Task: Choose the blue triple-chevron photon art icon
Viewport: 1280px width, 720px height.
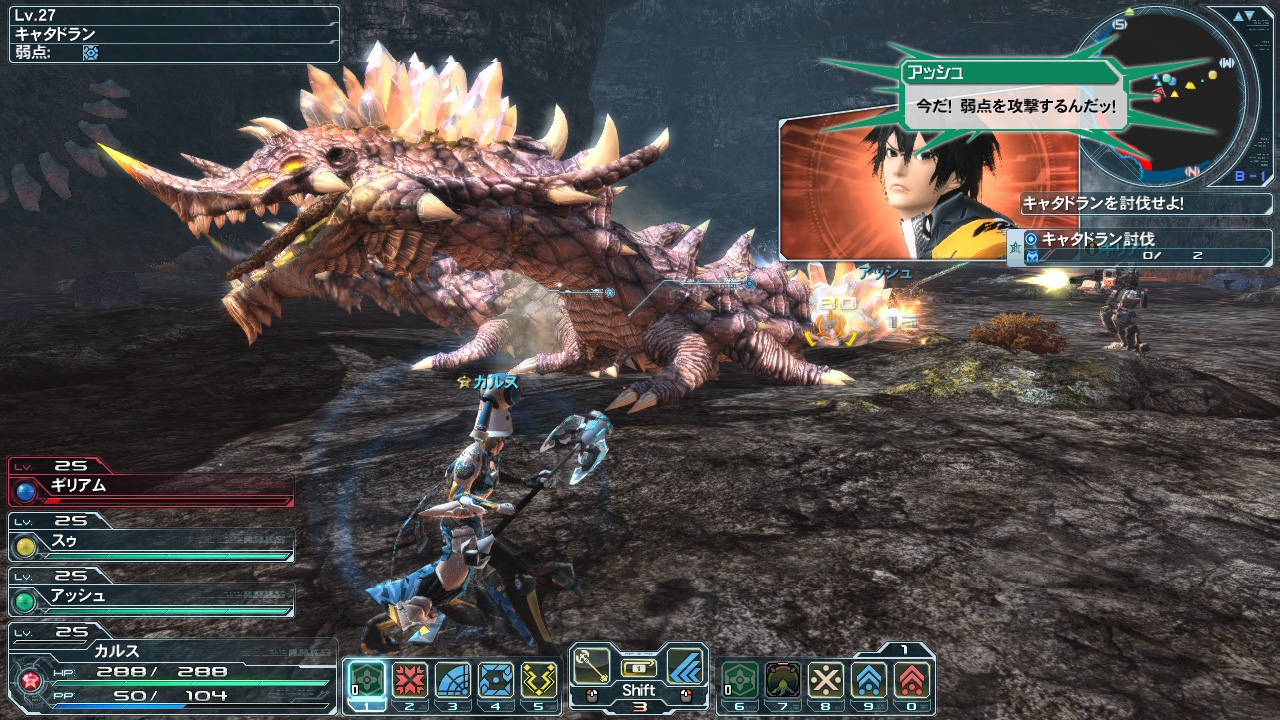Action: click(x=685, y=664)
